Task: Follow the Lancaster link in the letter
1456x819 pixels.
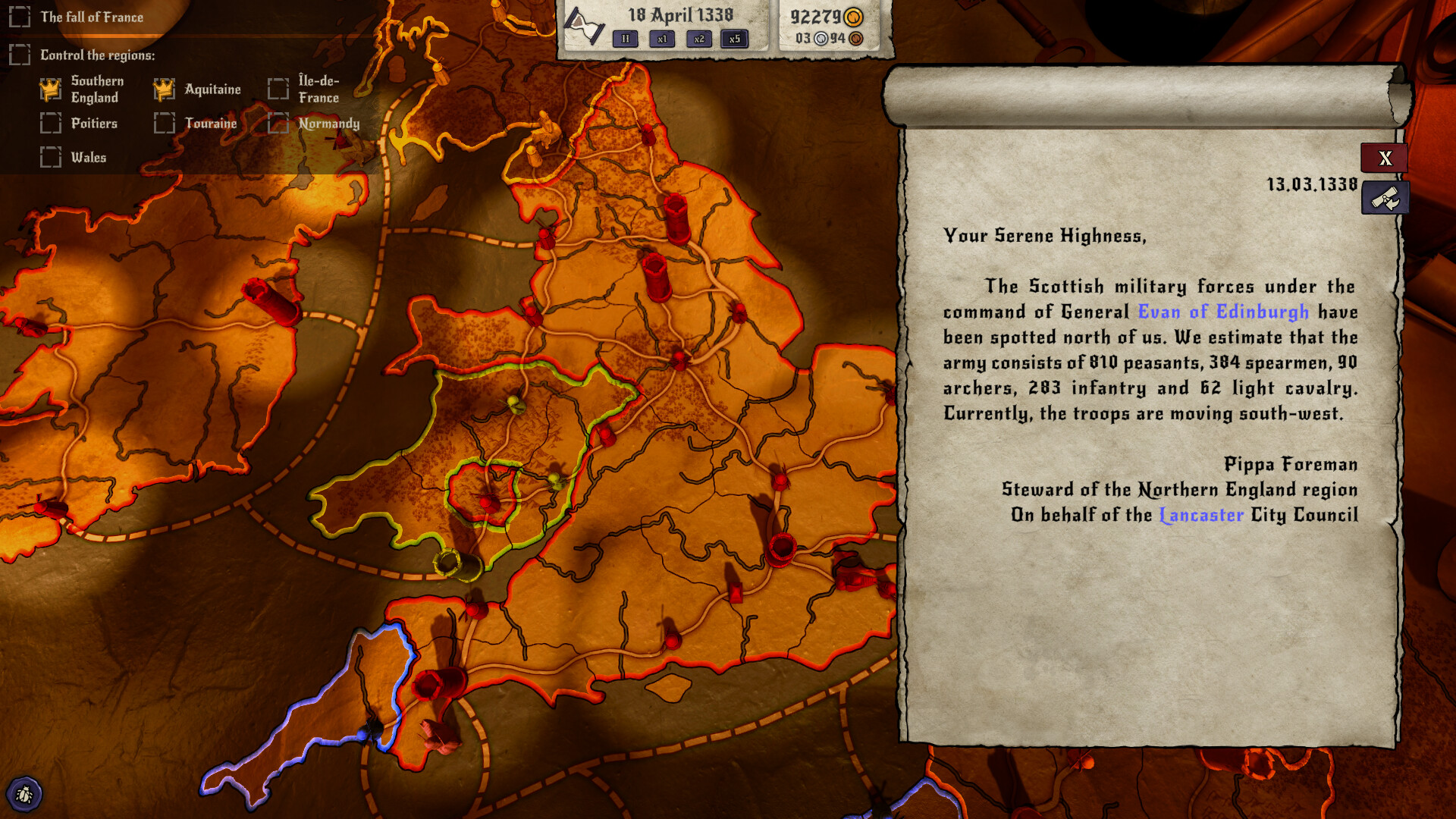Action: click(1202, 515)
